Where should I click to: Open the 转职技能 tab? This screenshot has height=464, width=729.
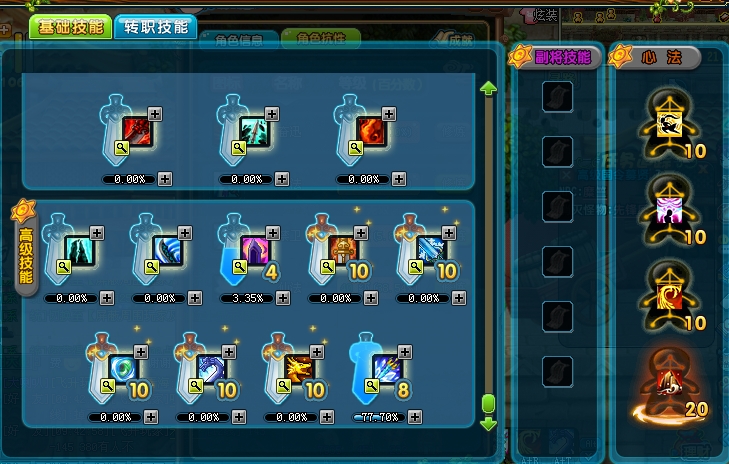tap(155, 27)
